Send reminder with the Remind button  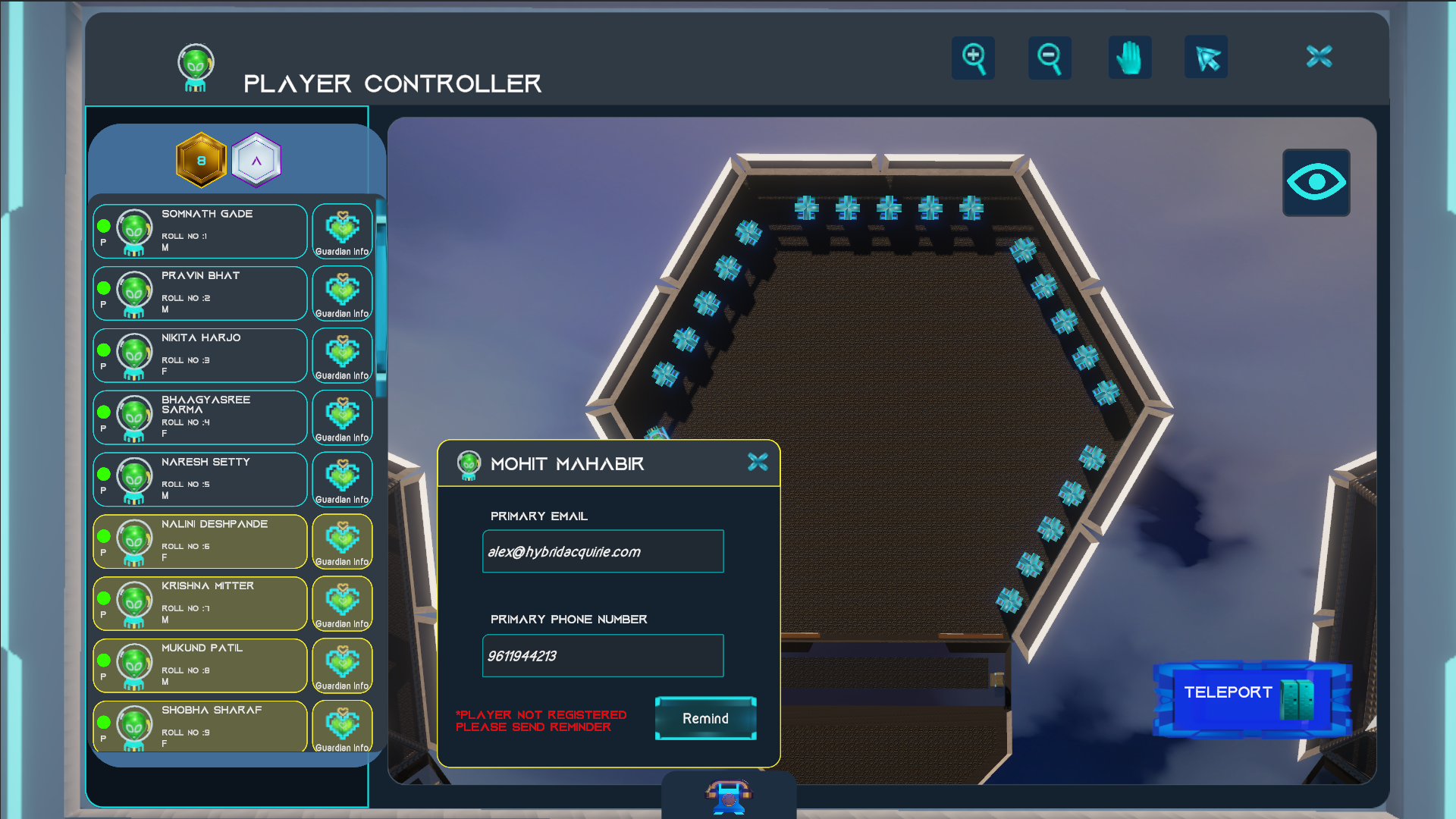click(705, 718)
